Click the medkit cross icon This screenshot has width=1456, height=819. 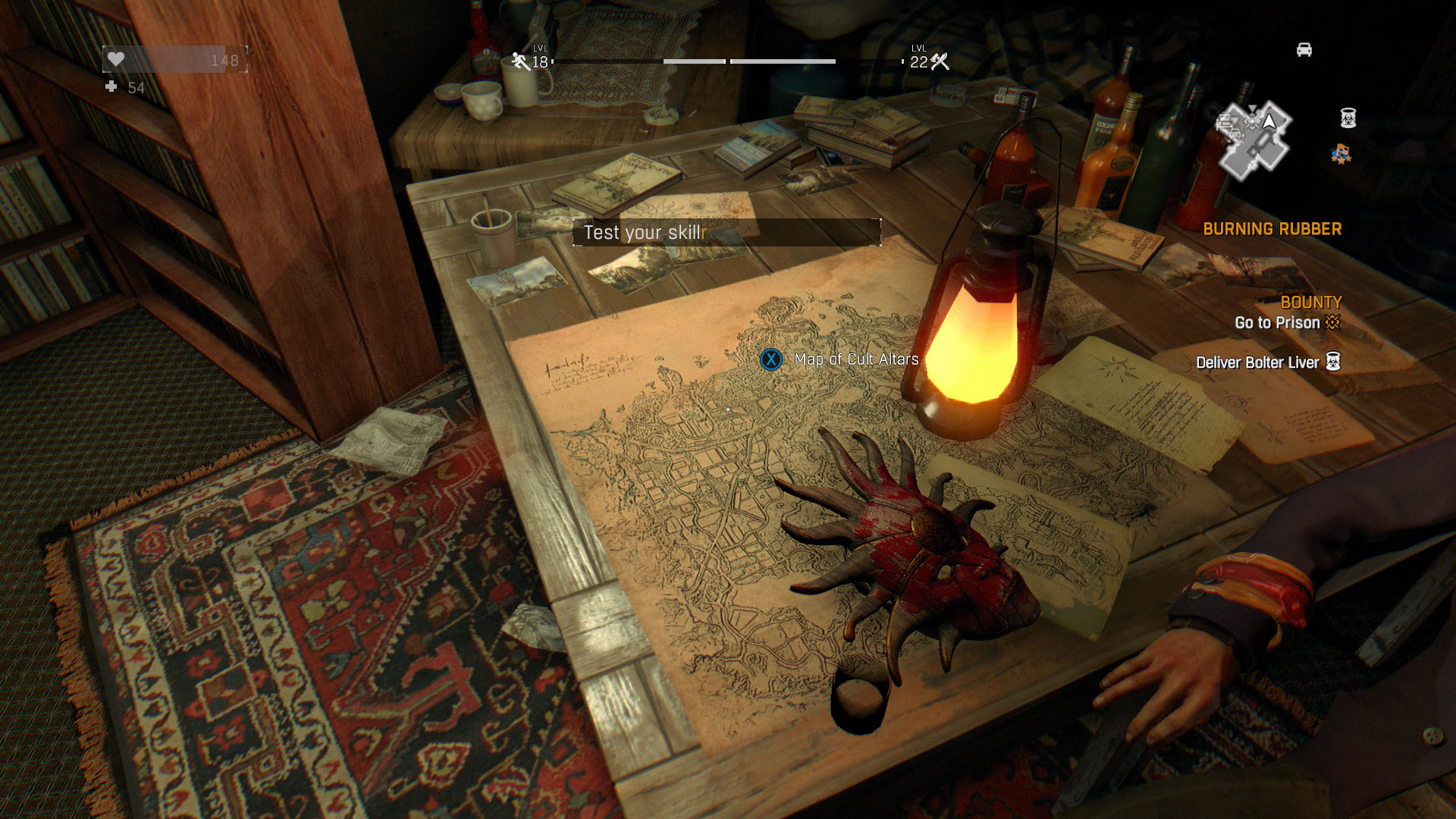pyautogui.click(x=111, y=87)
